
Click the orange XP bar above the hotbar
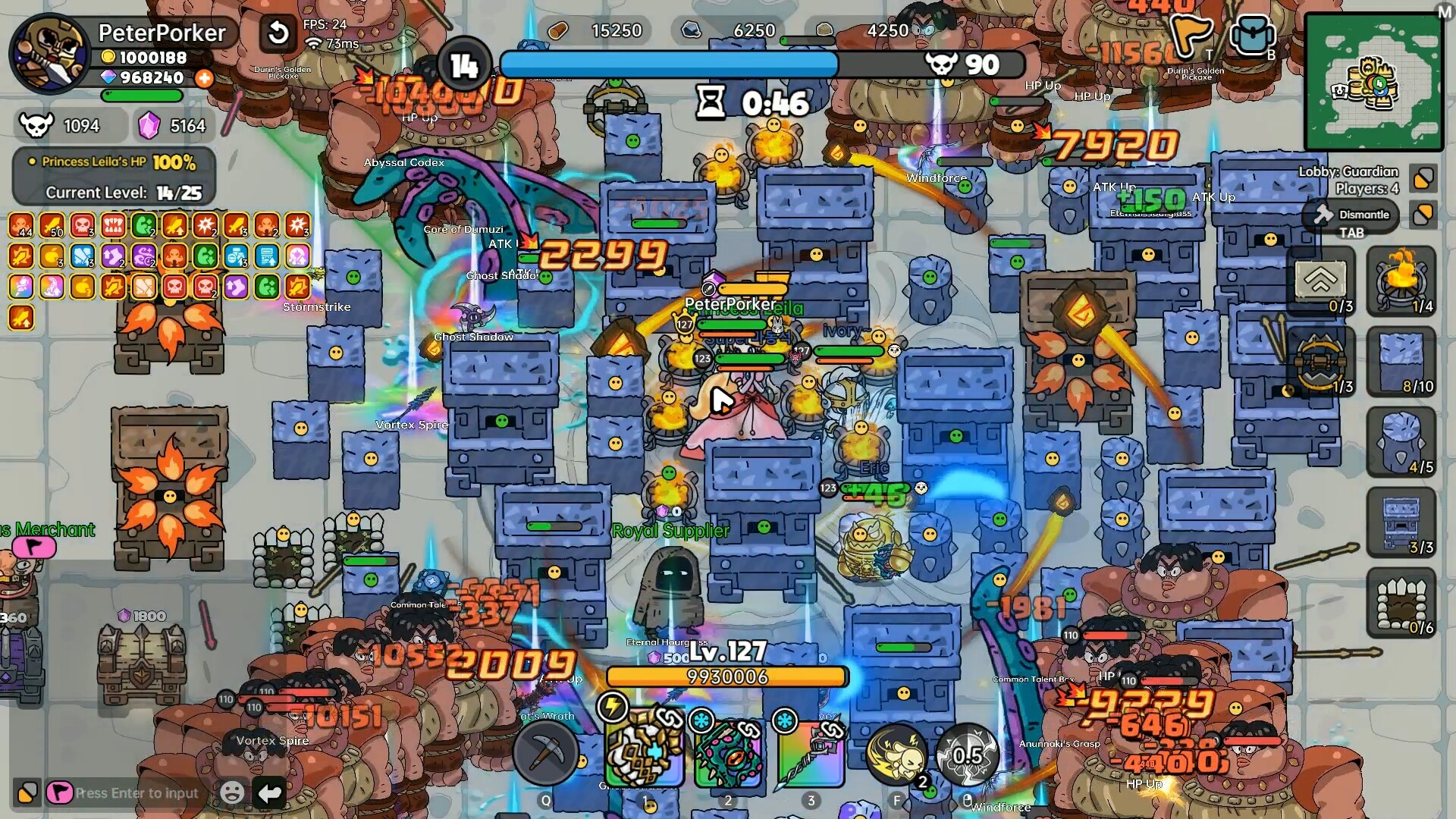coord(726,677)
